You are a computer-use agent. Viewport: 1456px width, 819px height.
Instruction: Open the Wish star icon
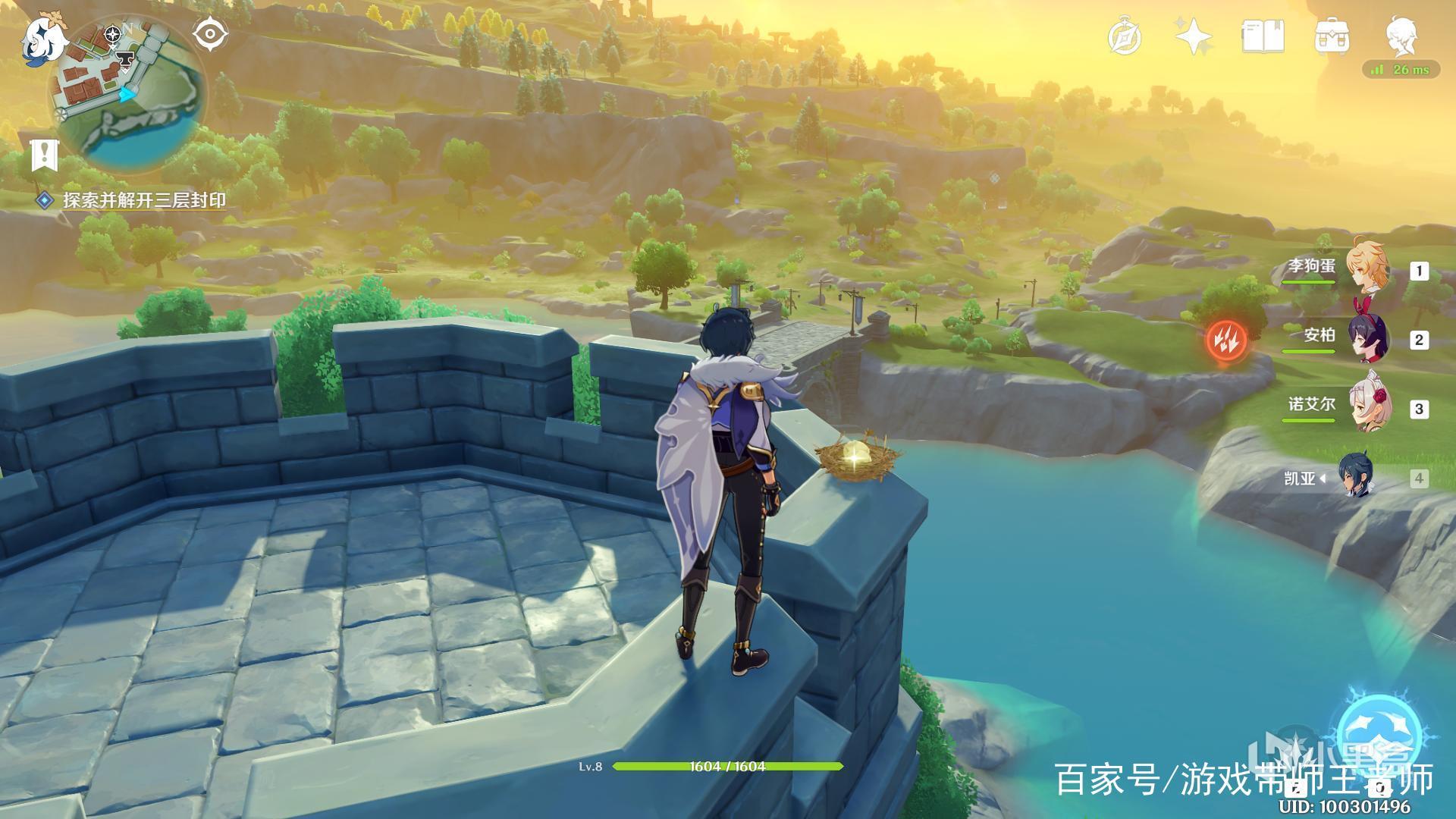(1193, 36)
